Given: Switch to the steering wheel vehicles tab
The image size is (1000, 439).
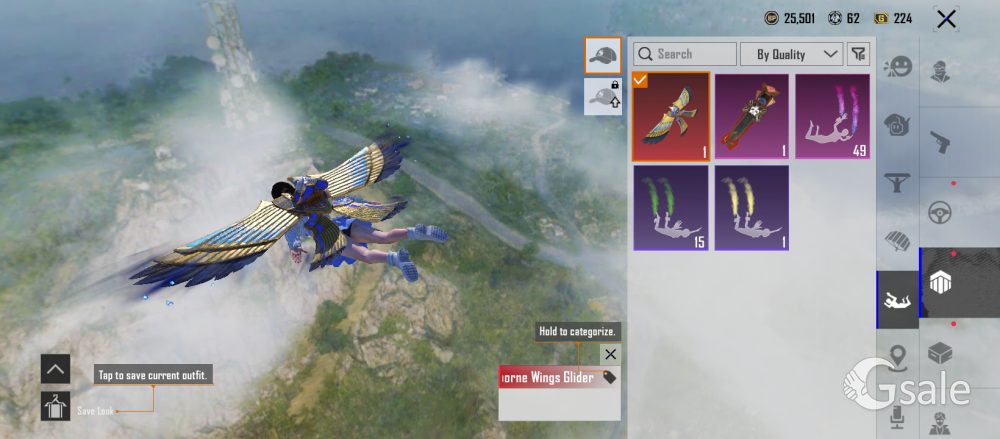Looking at the screenshot, I should [940, 212].
